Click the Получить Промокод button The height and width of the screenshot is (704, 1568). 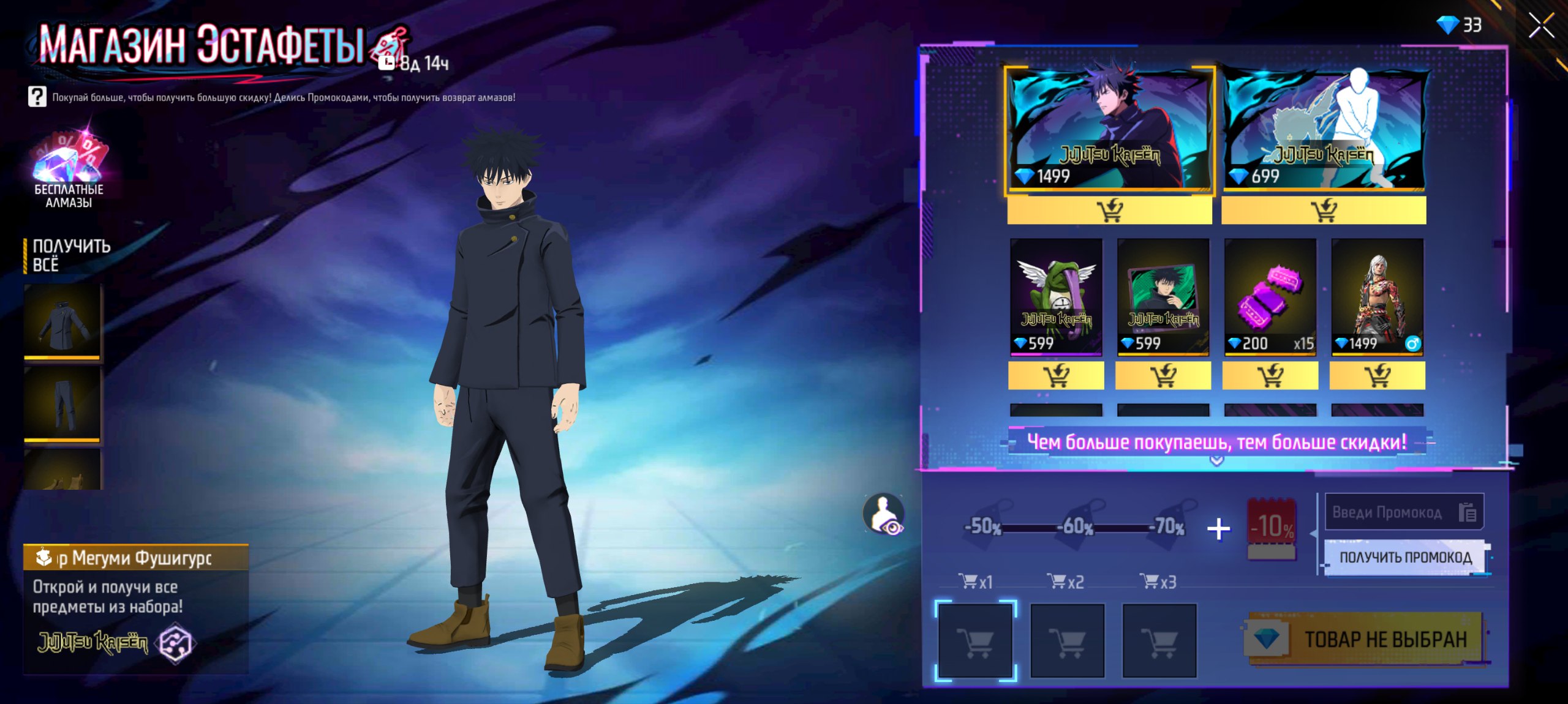[x=1405, y=557]
